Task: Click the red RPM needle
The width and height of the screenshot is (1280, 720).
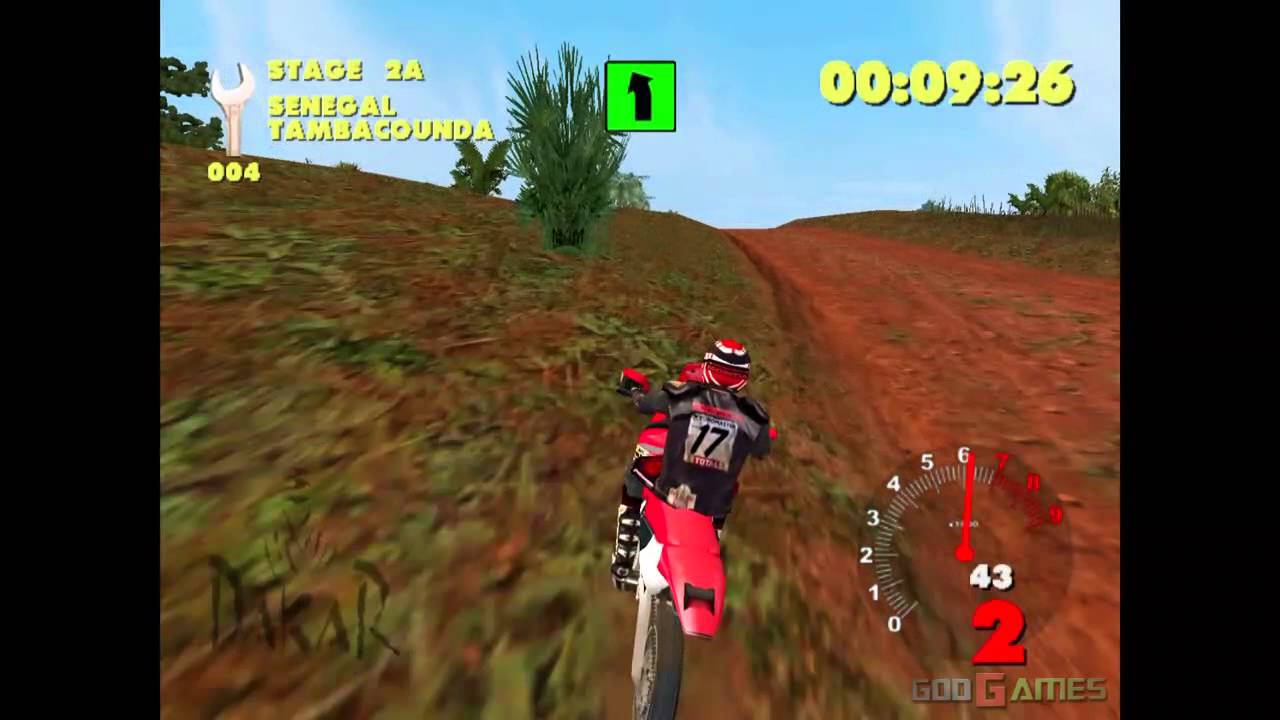Action: pos(964,500)
